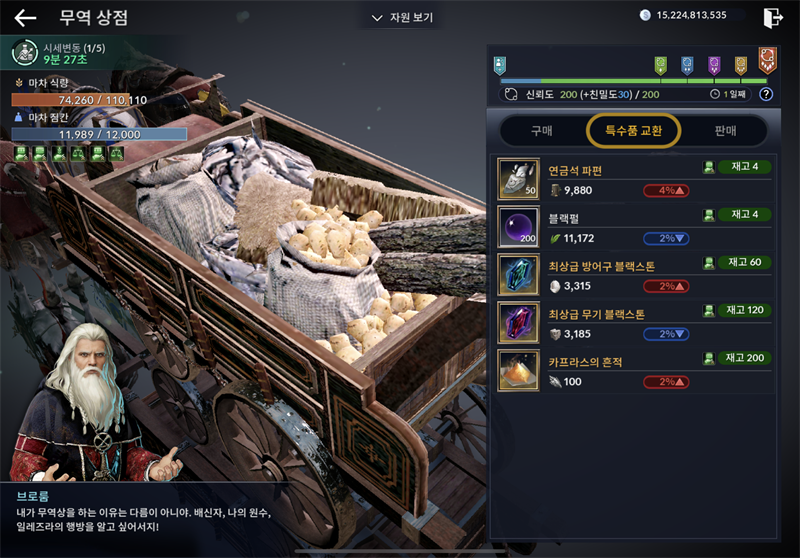800x558 pixels.
Task: Exit the trade shop via door icon
Action: (772, 17)
